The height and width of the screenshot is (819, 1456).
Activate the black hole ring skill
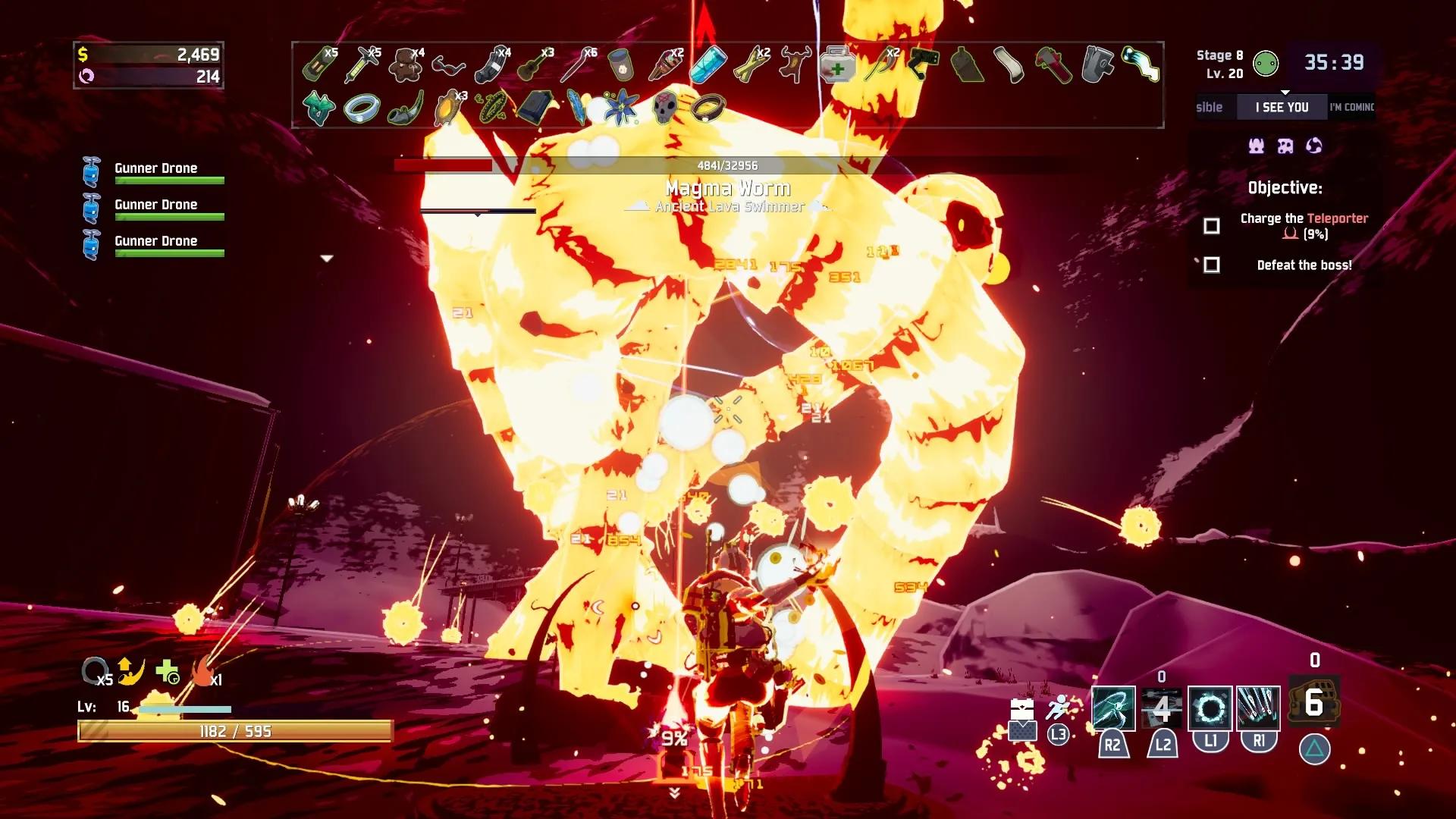click(x=1210, y=709)
